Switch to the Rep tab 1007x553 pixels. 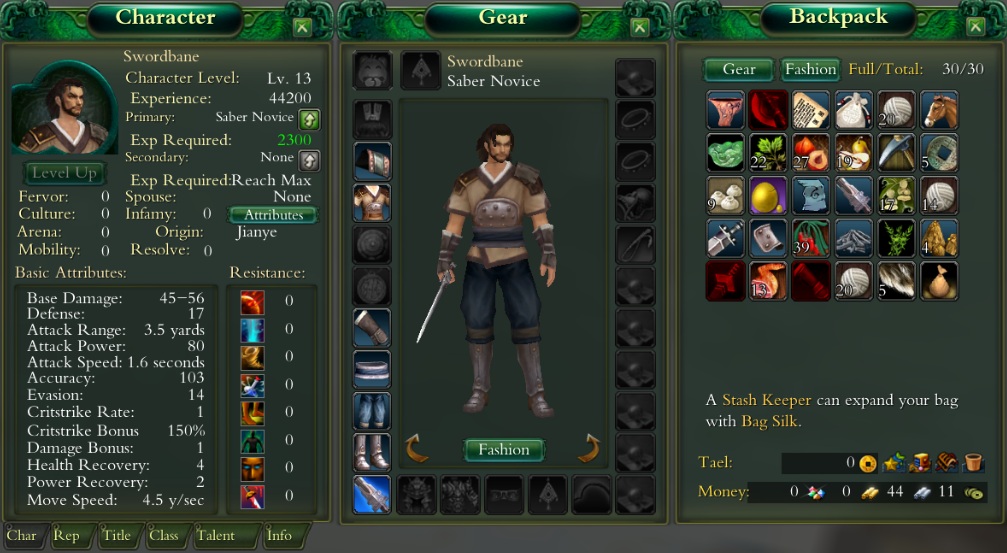67,535
